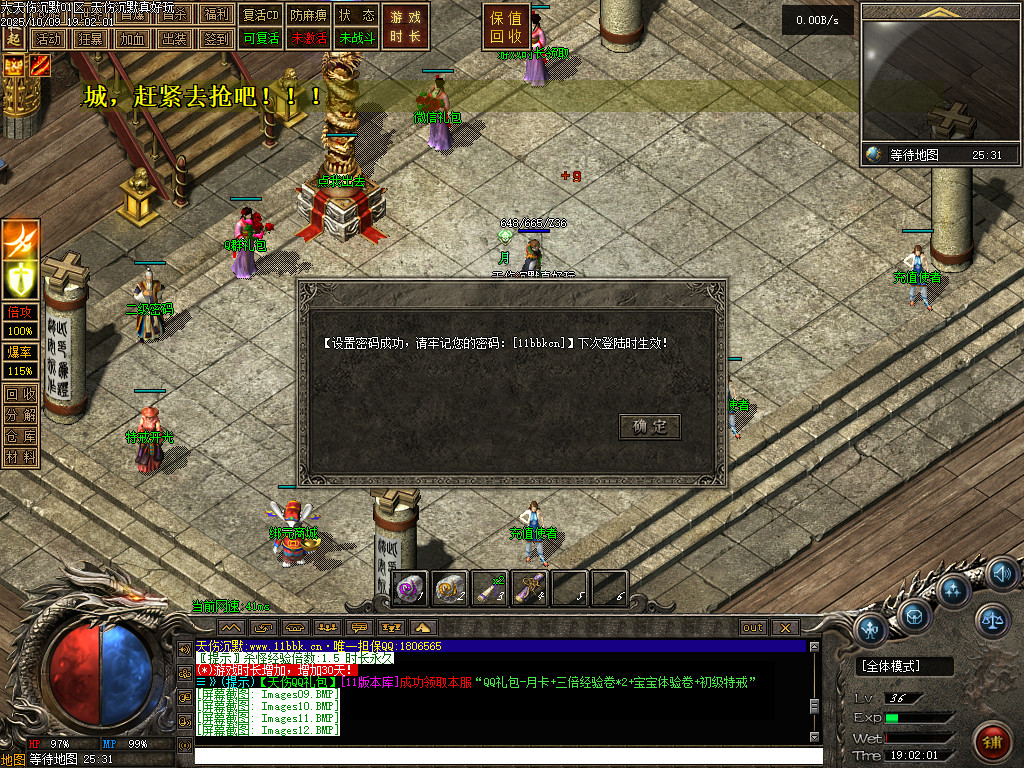Open the 签到 daily sign-in
The image size is (1024, 768).
pos(215,39)
